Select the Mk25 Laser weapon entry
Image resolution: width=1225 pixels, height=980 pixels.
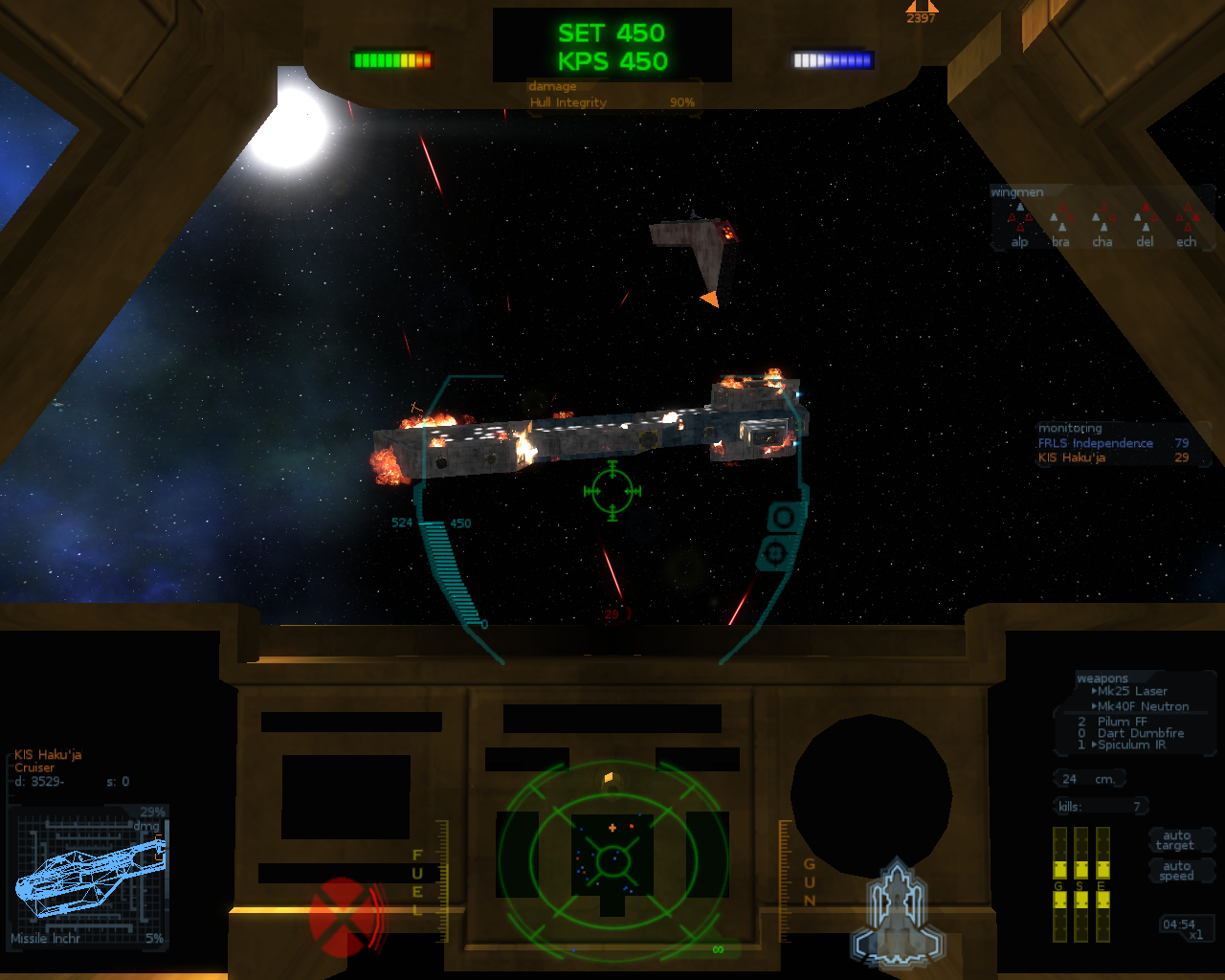point(1131,691)
